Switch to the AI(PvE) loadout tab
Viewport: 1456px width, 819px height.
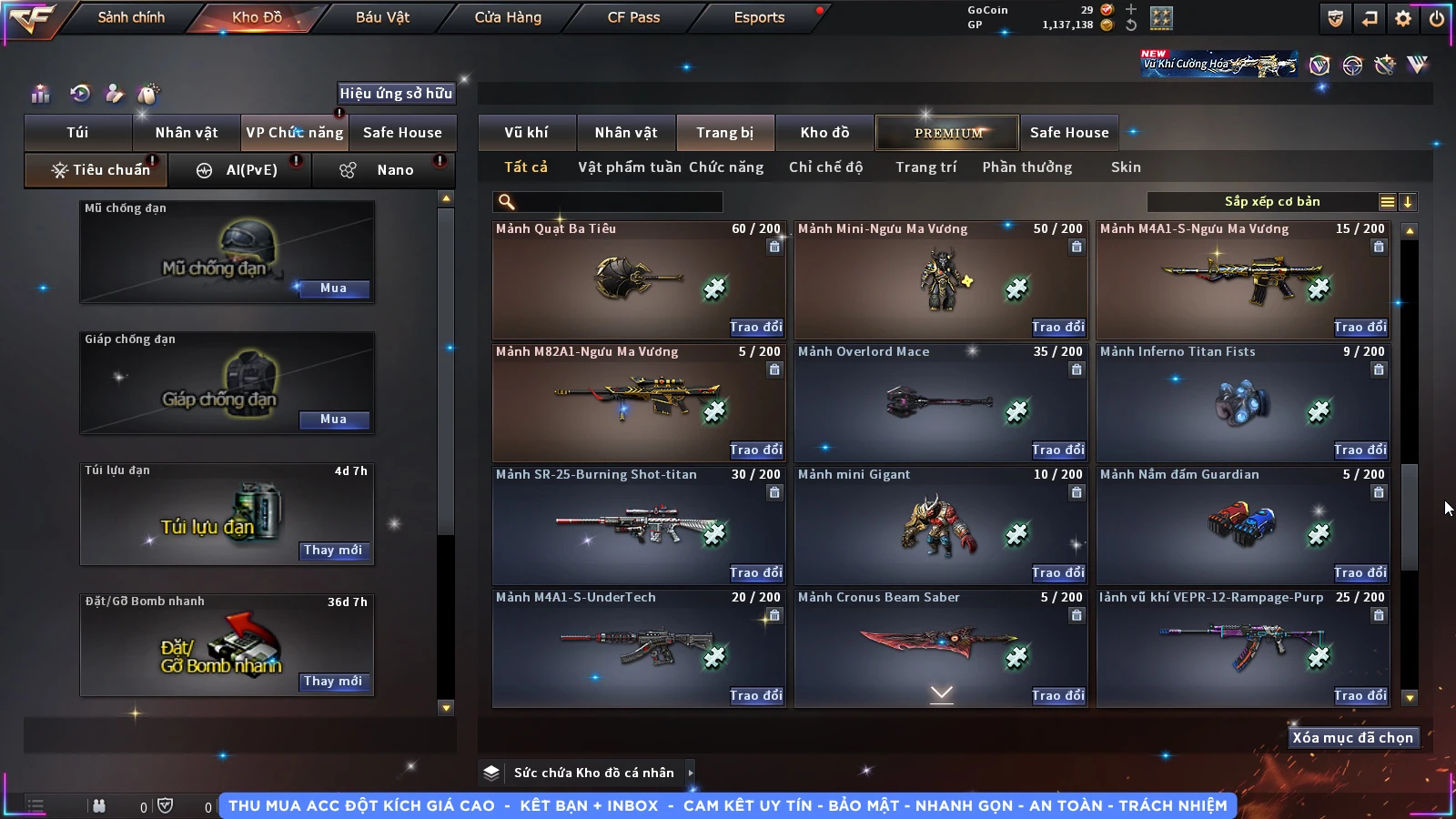[240, 170]
